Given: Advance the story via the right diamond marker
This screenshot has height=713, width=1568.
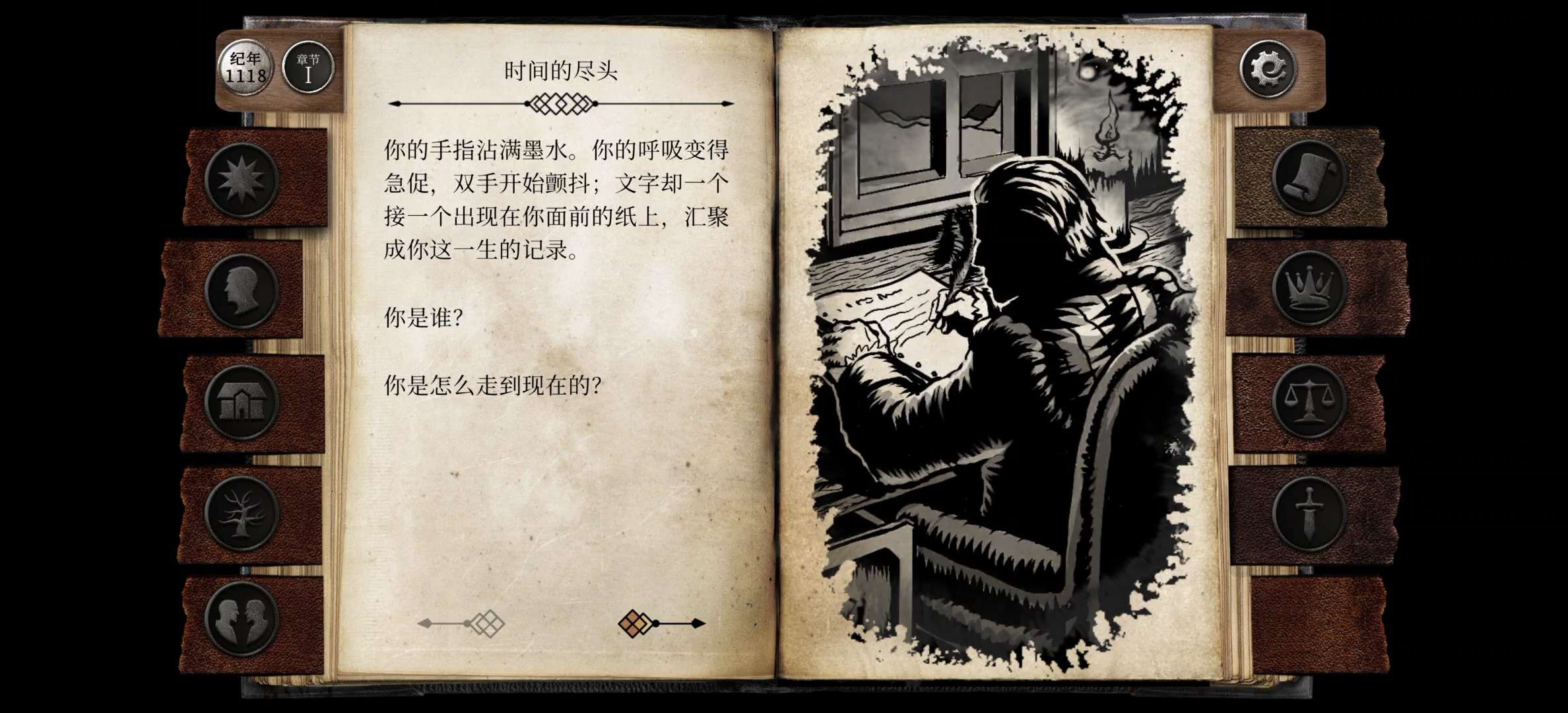Looking at the screenshot, I should click(x=635, y=625).
